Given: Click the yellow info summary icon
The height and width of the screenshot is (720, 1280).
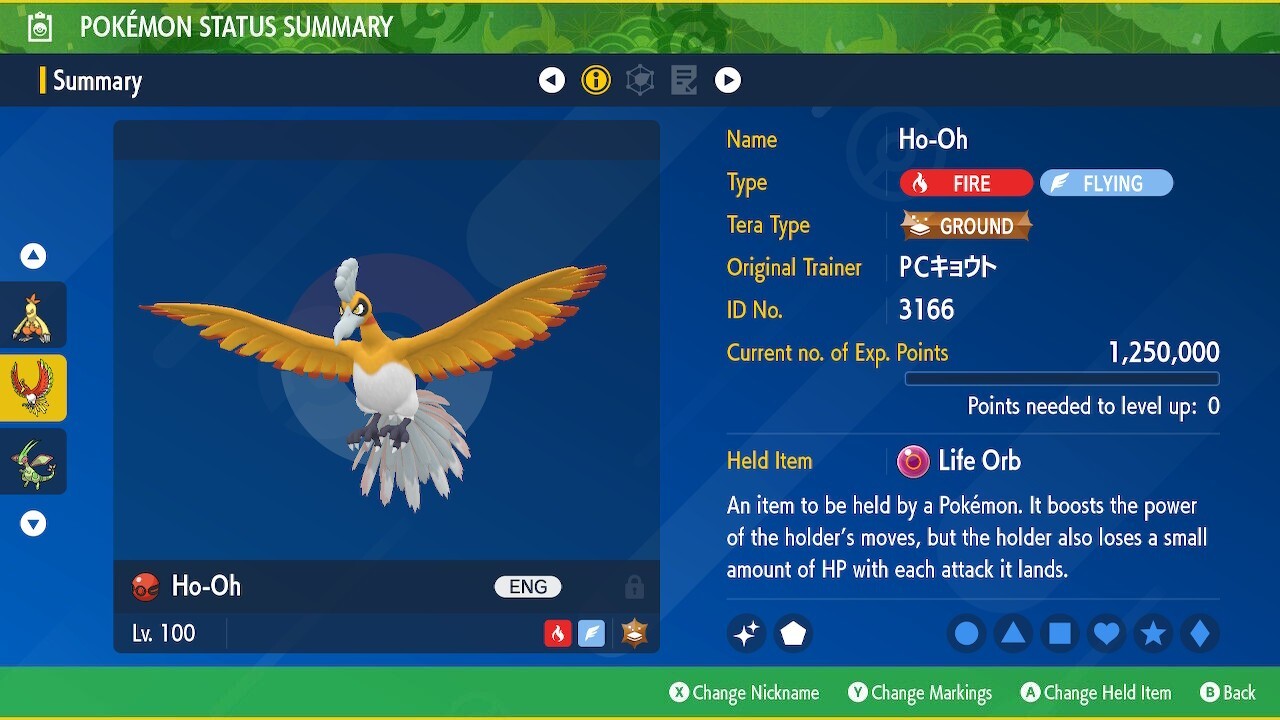Looking at the screenshot, I should coord(596,80).
